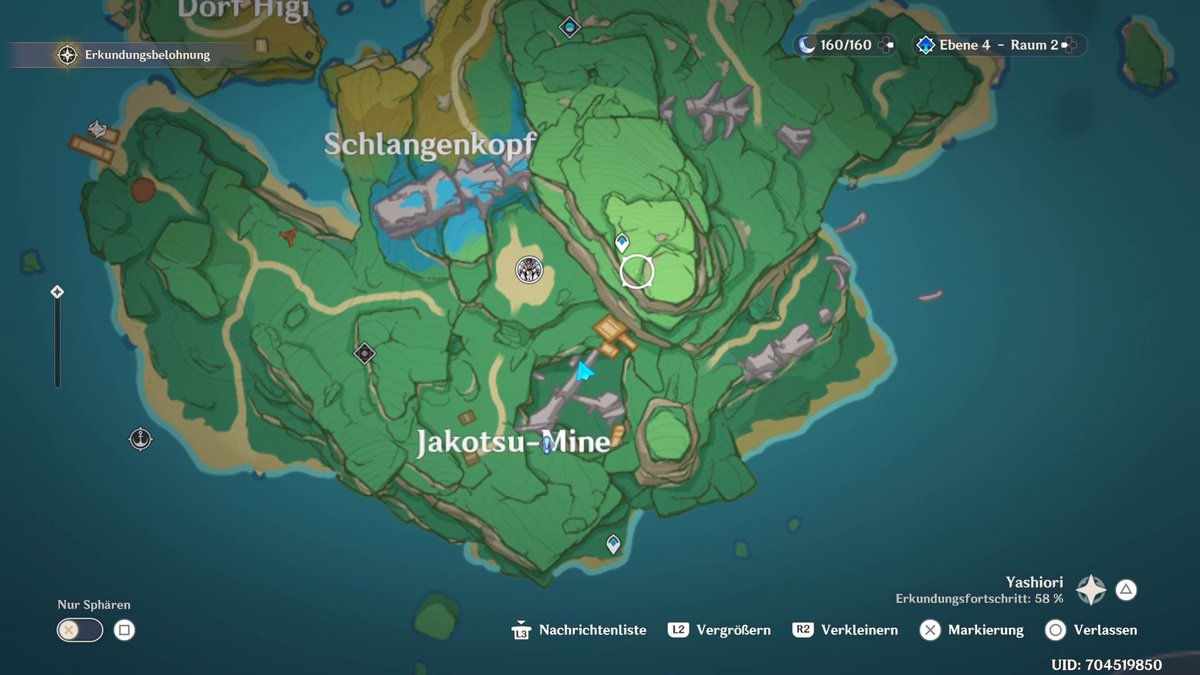Open the Ebene 4 - Raum 2 abyss indicator
The image size is (1200, 675).
point(998,45)
